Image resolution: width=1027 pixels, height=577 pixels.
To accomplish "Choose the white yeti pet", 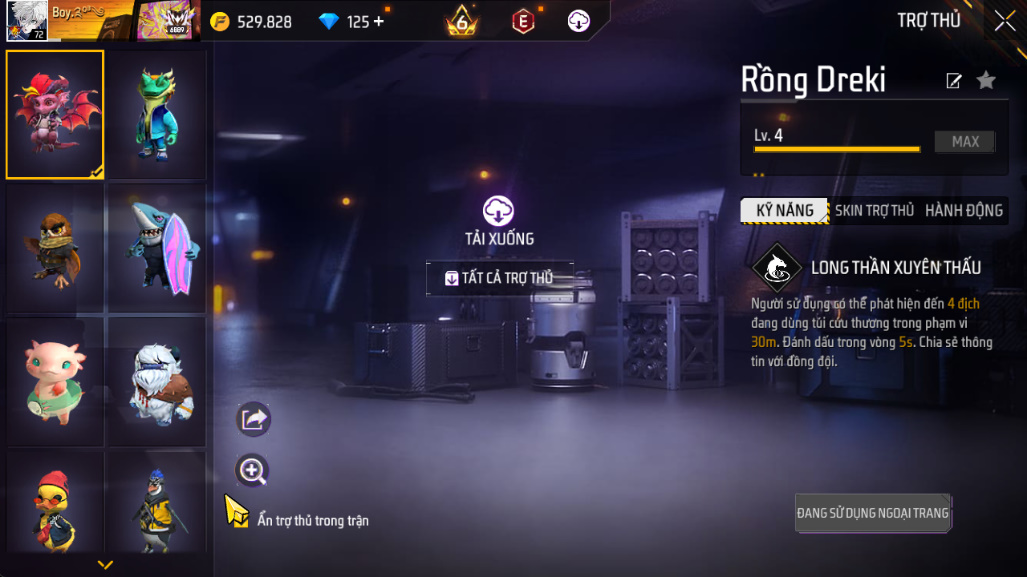I will (x=156, y=381).
